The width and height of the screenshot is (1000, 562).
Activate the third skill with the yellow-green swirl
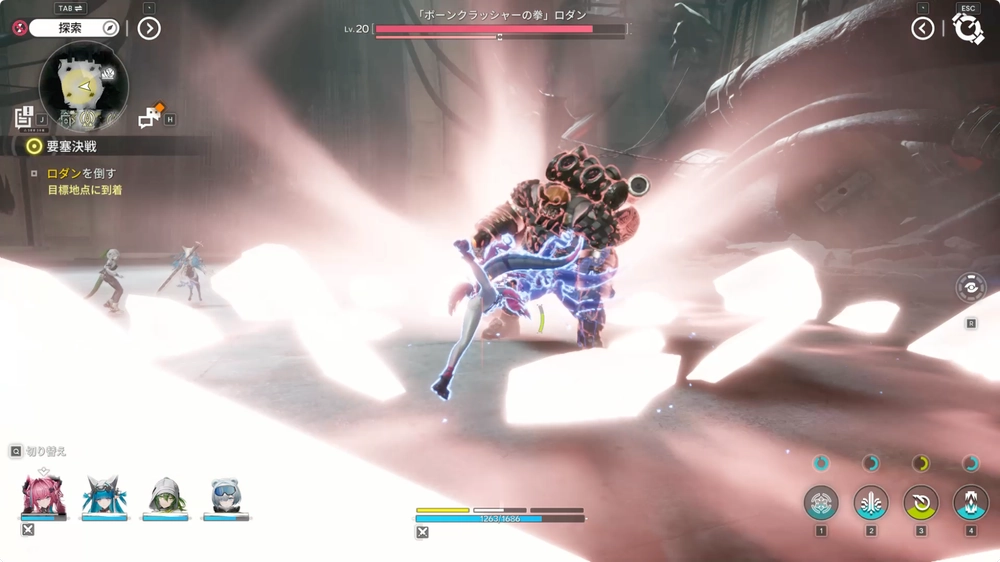[921, 502]
